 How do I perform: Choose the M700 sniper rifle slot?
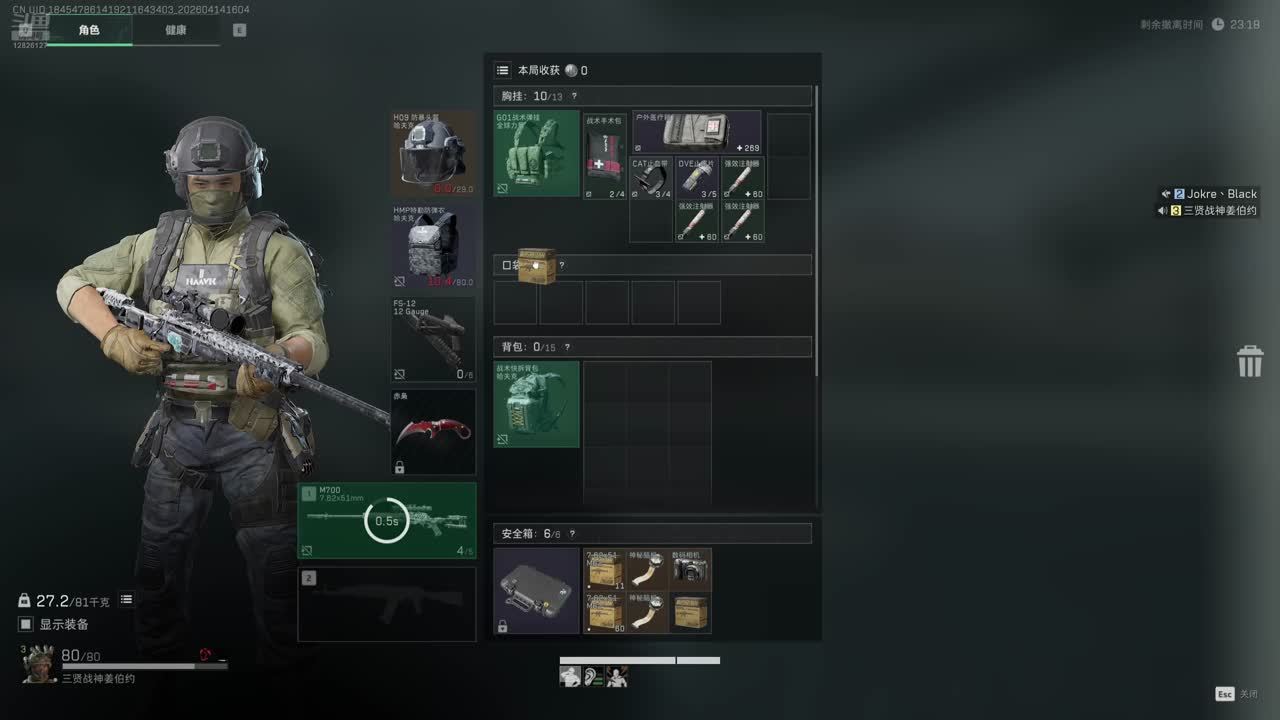[387, 521]
